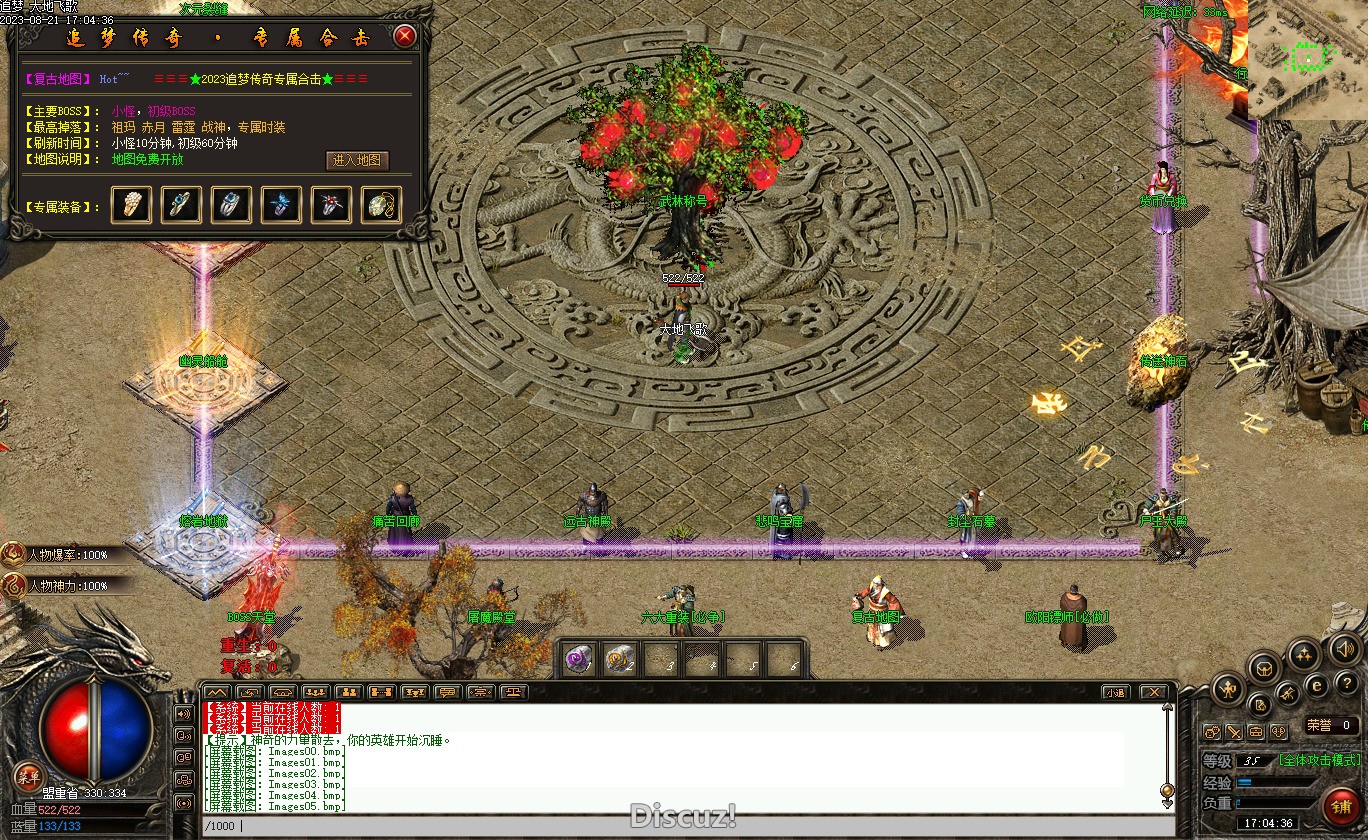Click the 进入地图 enter map button
Image resolution: width=1368 pixels, height=840 pixels.
point(358,160)
